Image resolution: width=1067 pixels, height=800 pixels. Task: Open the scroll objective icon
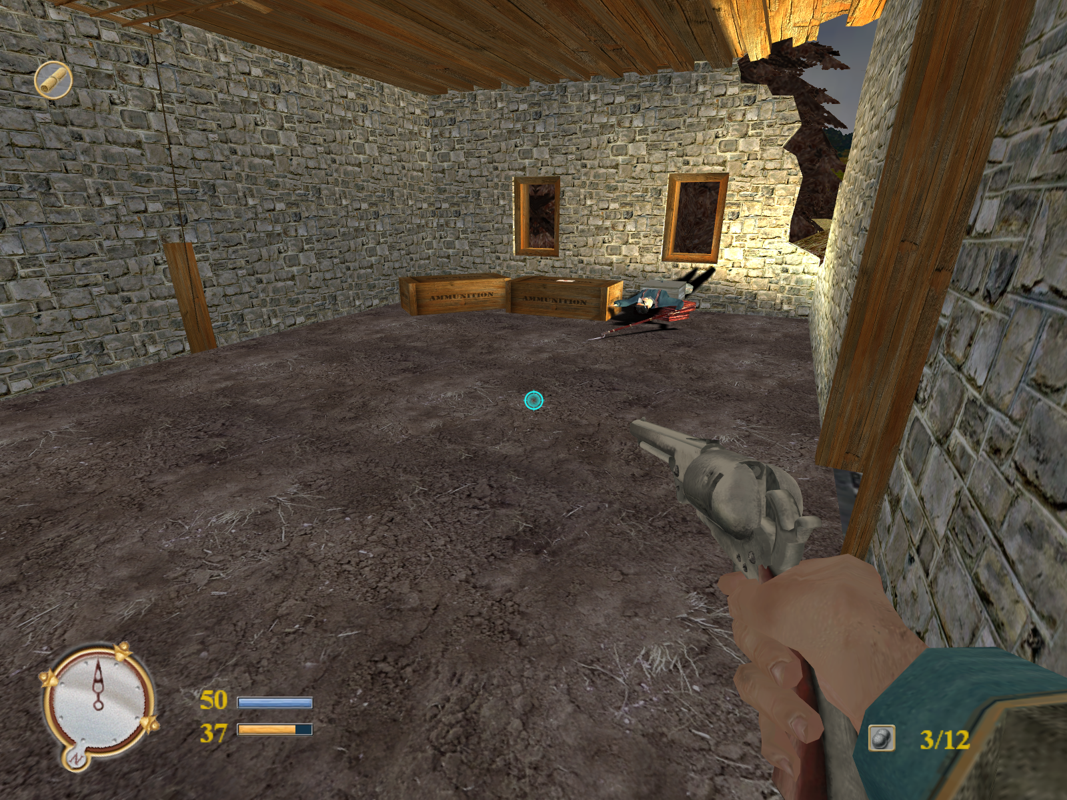point(53,80)
